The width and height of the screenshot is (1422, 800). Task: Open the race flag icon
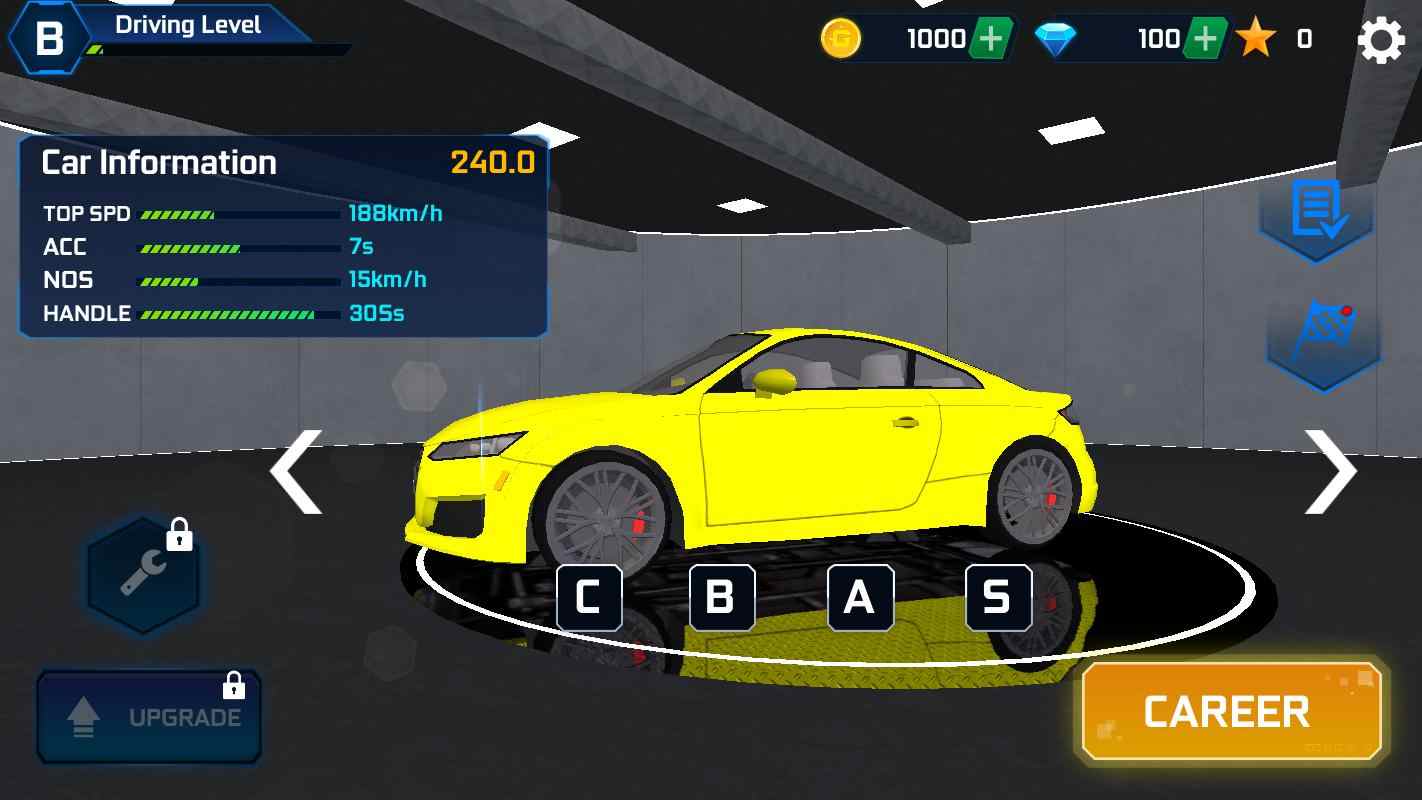coord(1322,338)
